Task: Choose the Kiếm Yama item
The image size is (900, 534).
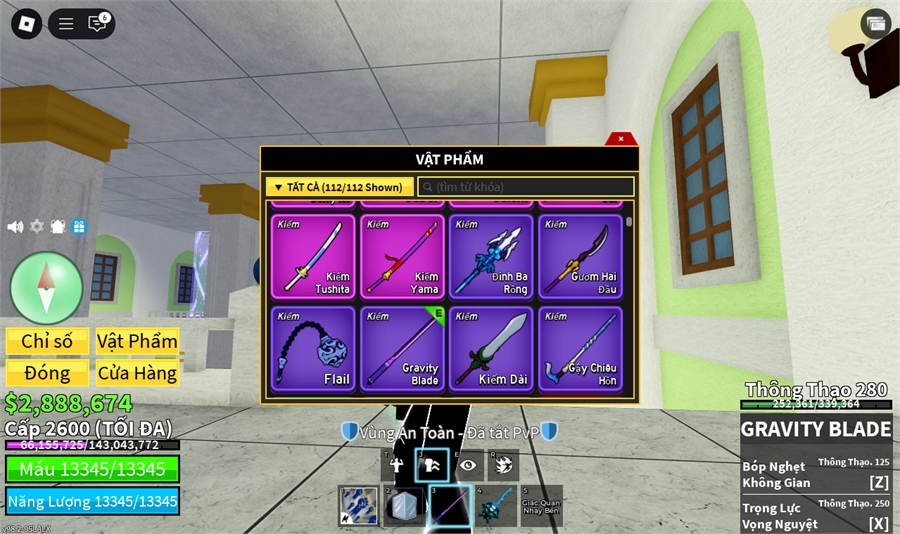Action: pyautogui.click(x=401, y=256)
